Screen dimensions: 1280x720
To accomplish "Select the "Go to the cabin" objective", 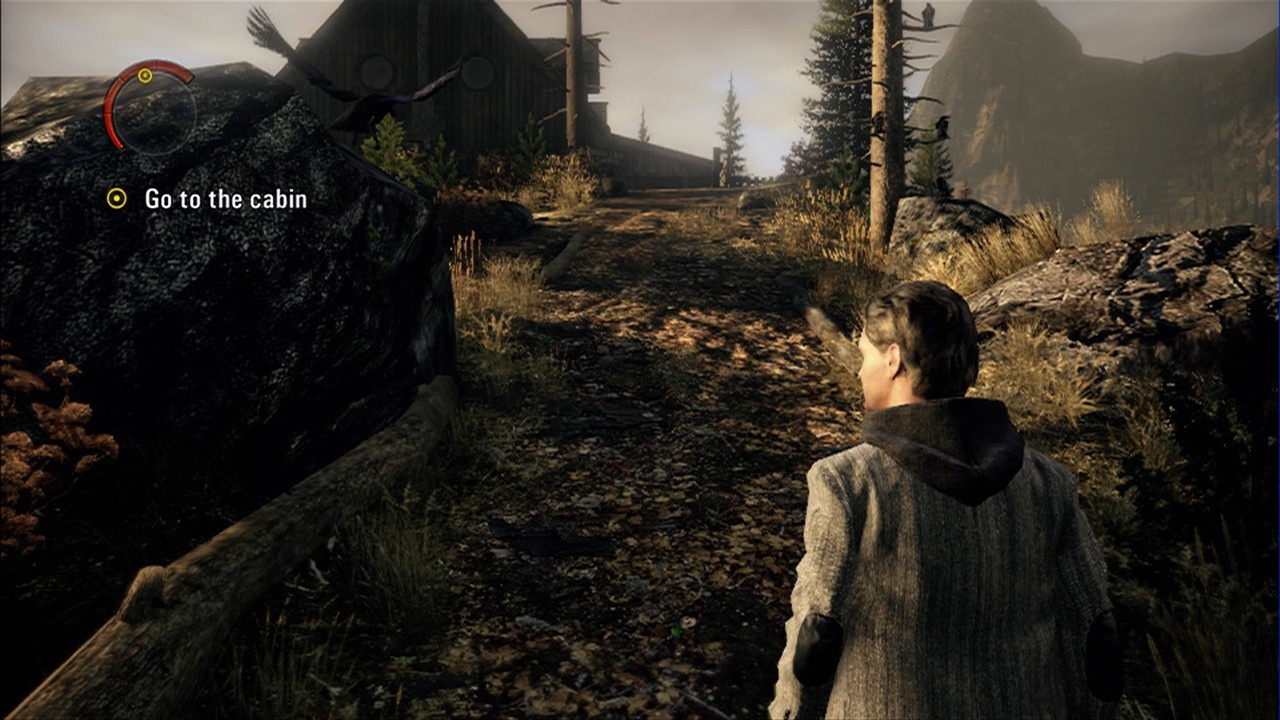I will (x=225, y=199).
